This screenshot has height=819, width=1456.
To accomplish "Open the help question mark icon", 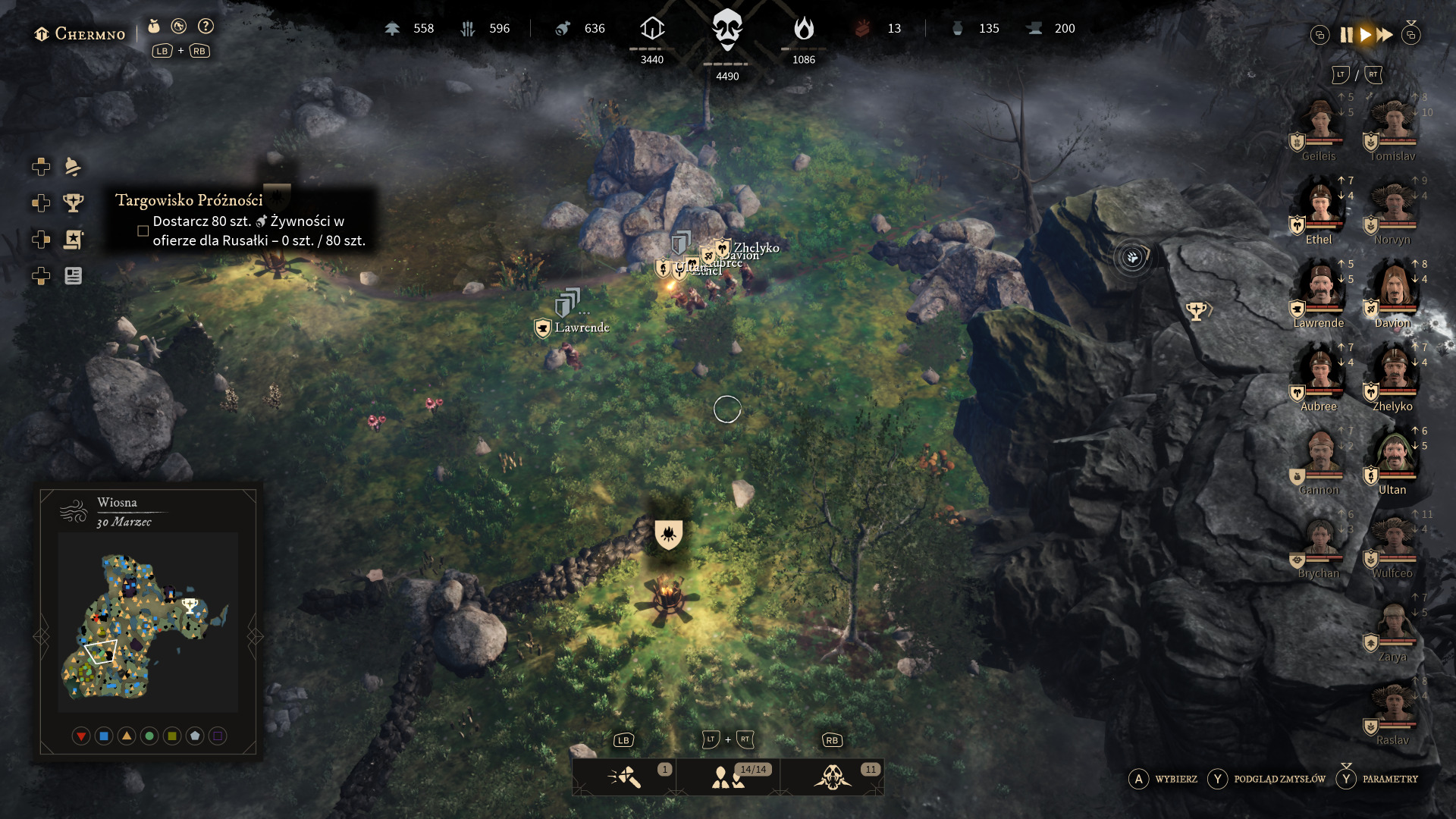I will click(x=206, y=27).
